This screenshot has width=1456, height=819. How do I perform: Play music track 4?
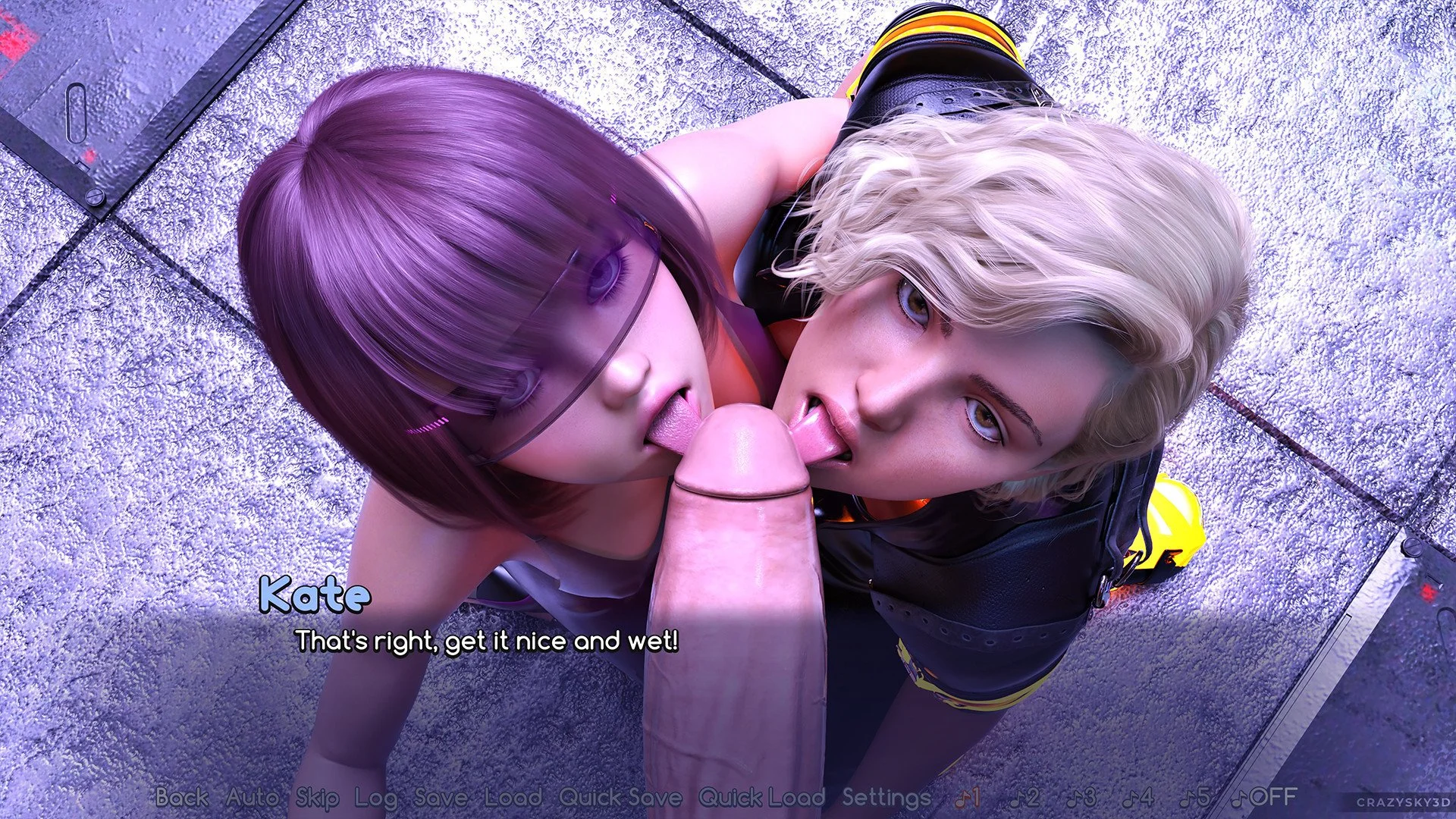[1137, 797]
